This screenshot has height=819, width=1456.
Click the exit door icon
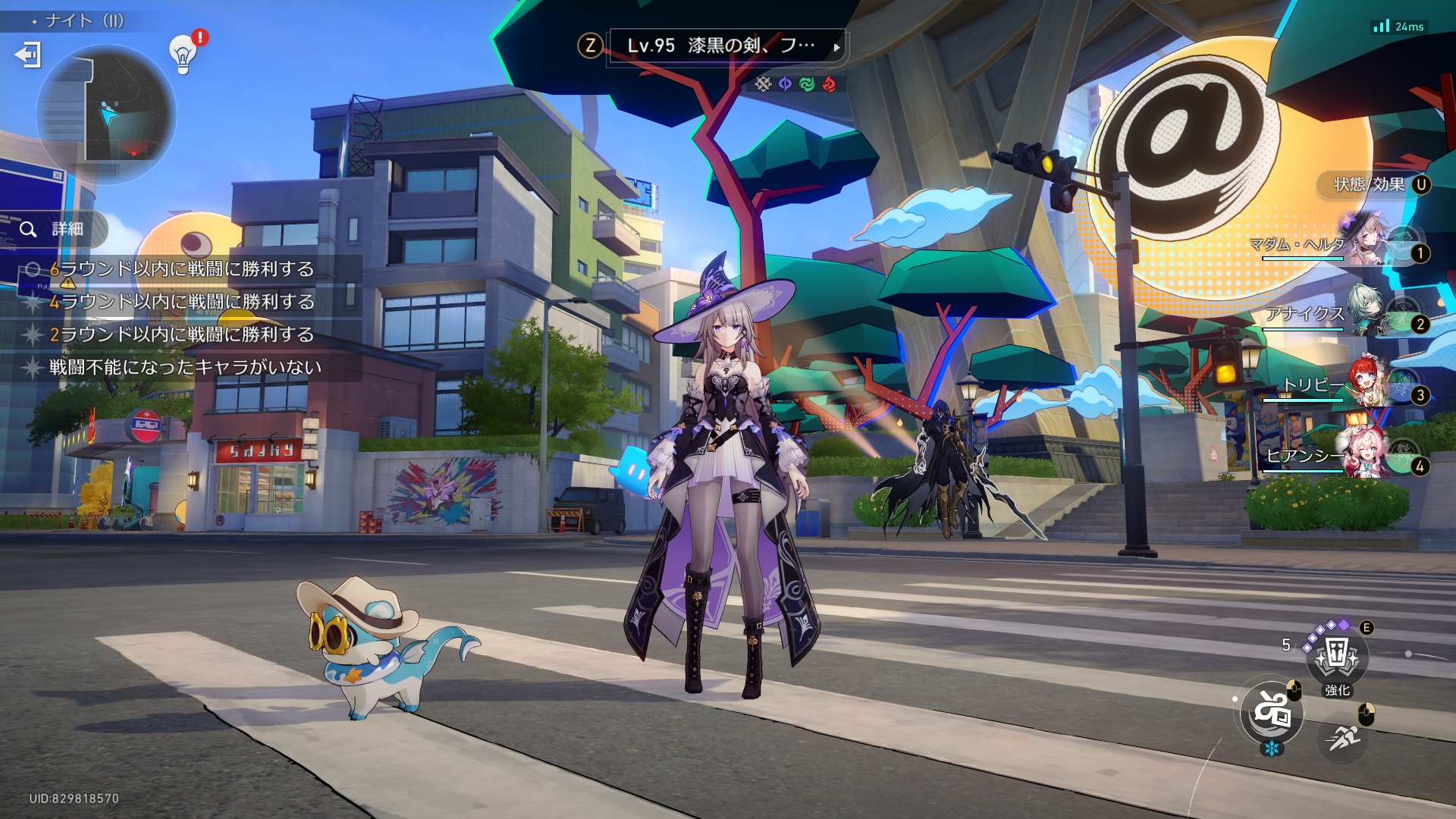pyautogui.click(x=28, y=55)
